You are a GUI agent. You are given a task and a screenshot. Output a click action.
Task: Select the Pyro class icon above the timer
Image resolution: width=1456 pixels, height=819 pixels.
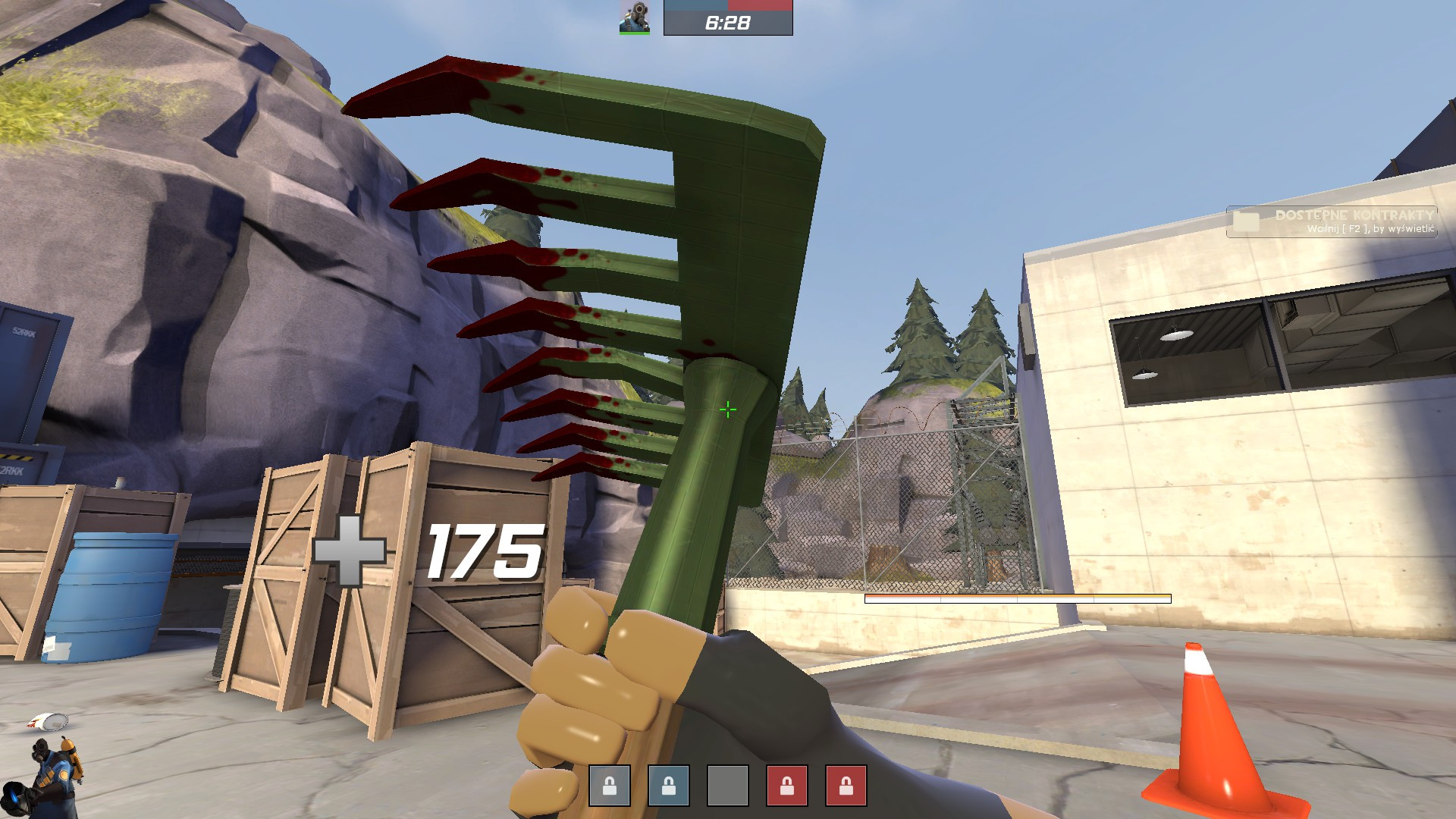pyautogui.click(x=635, y=17)
